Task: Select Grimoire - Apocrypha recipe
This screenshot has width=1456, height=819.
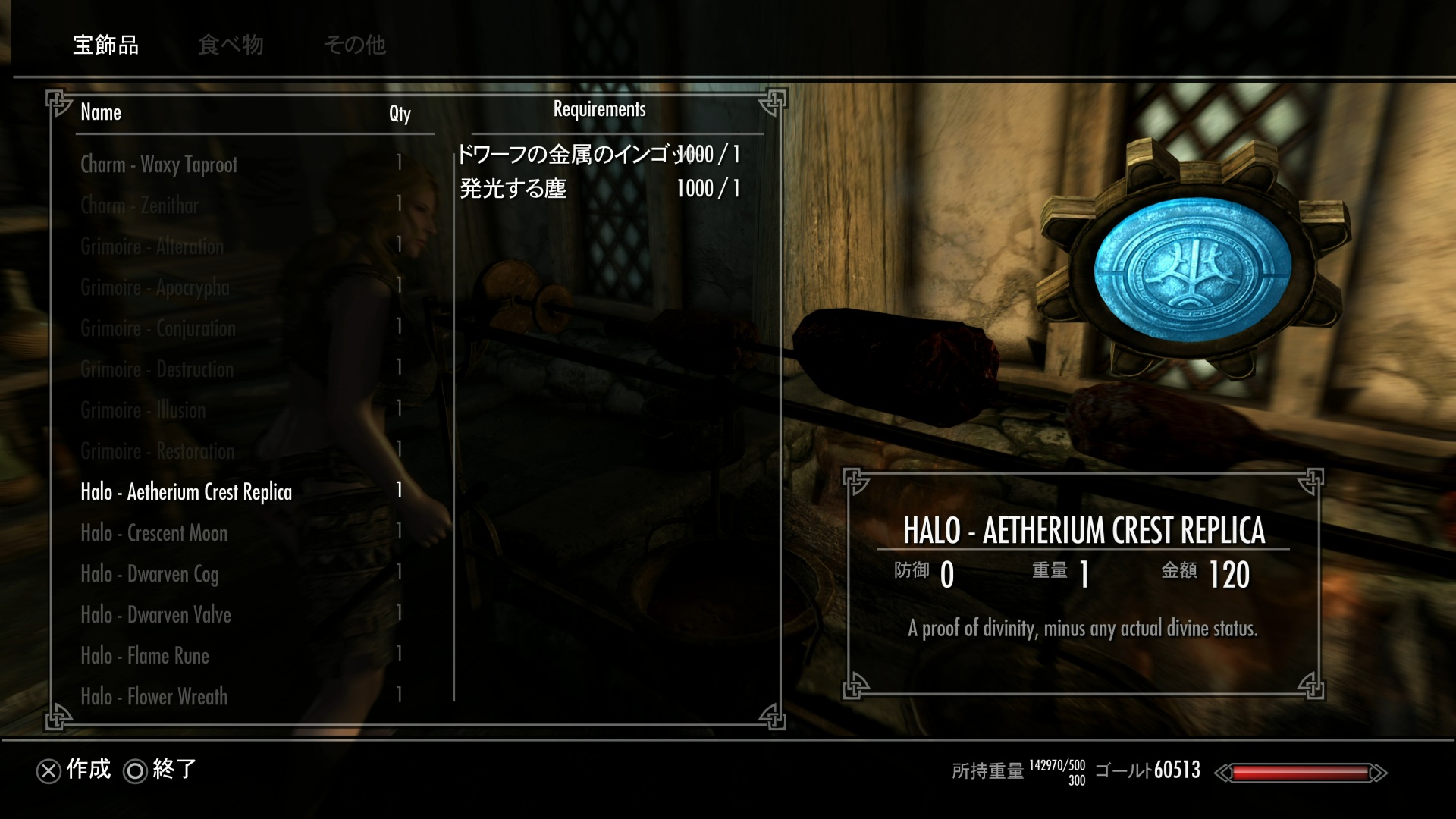Action: 155,287
